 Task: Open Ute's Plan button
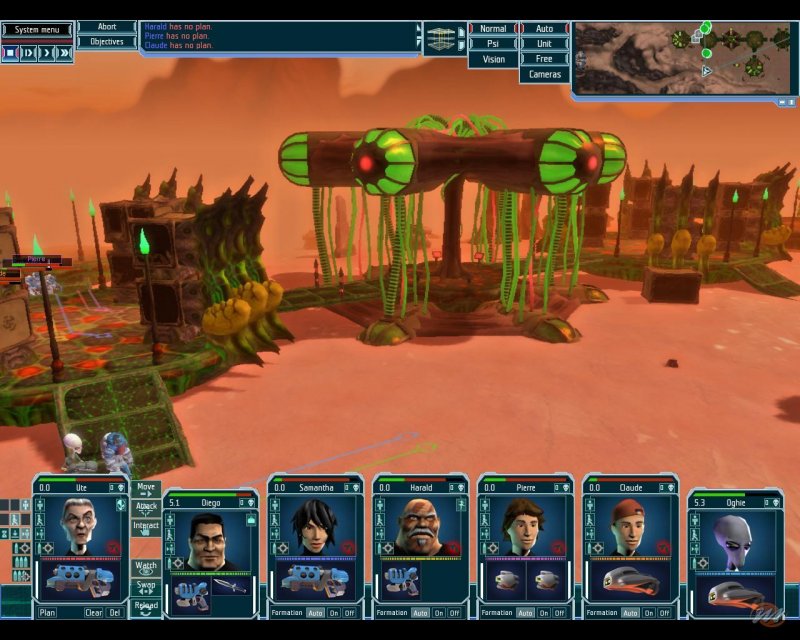click(47, 612)
